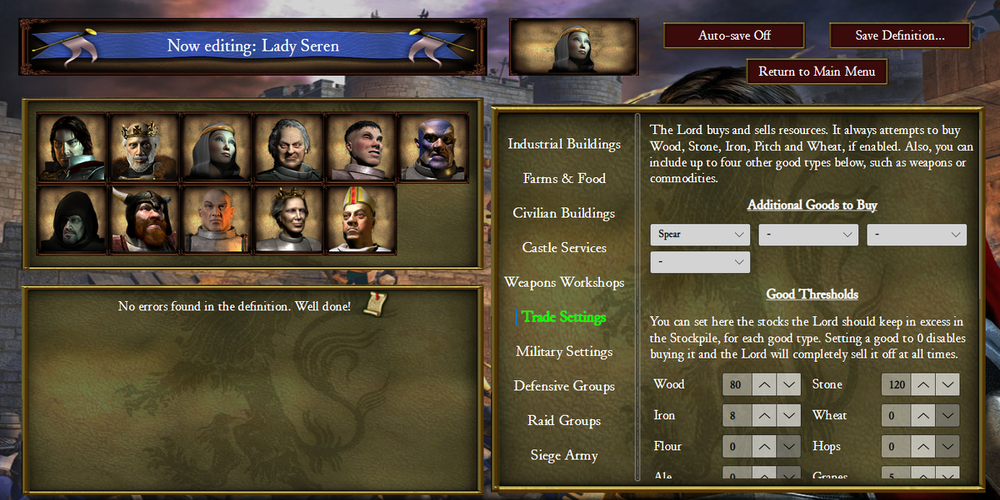Click Save Definition button
Viewport: 1000px width, 500px height.
pos(899,35)
